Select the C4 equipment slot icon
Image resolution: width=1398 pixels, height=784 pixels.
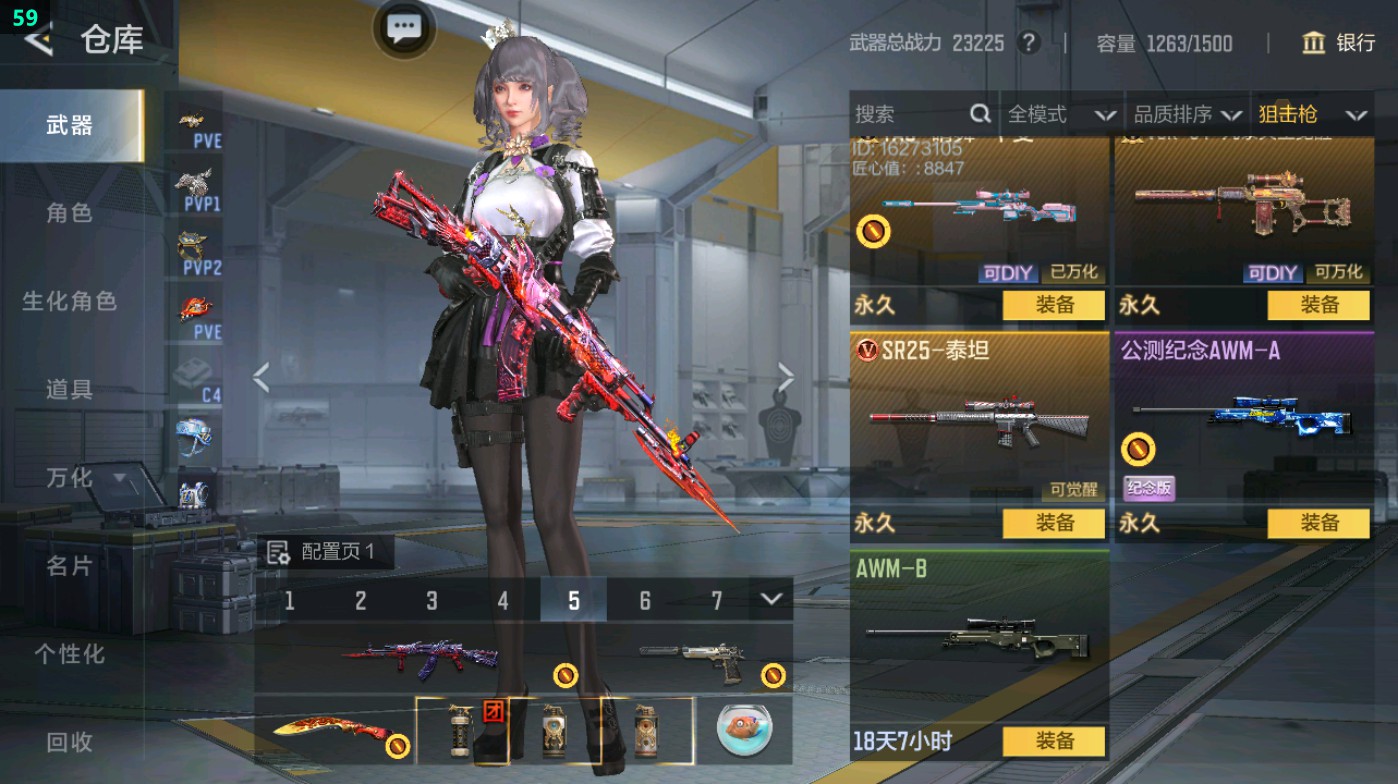(192, 370)
